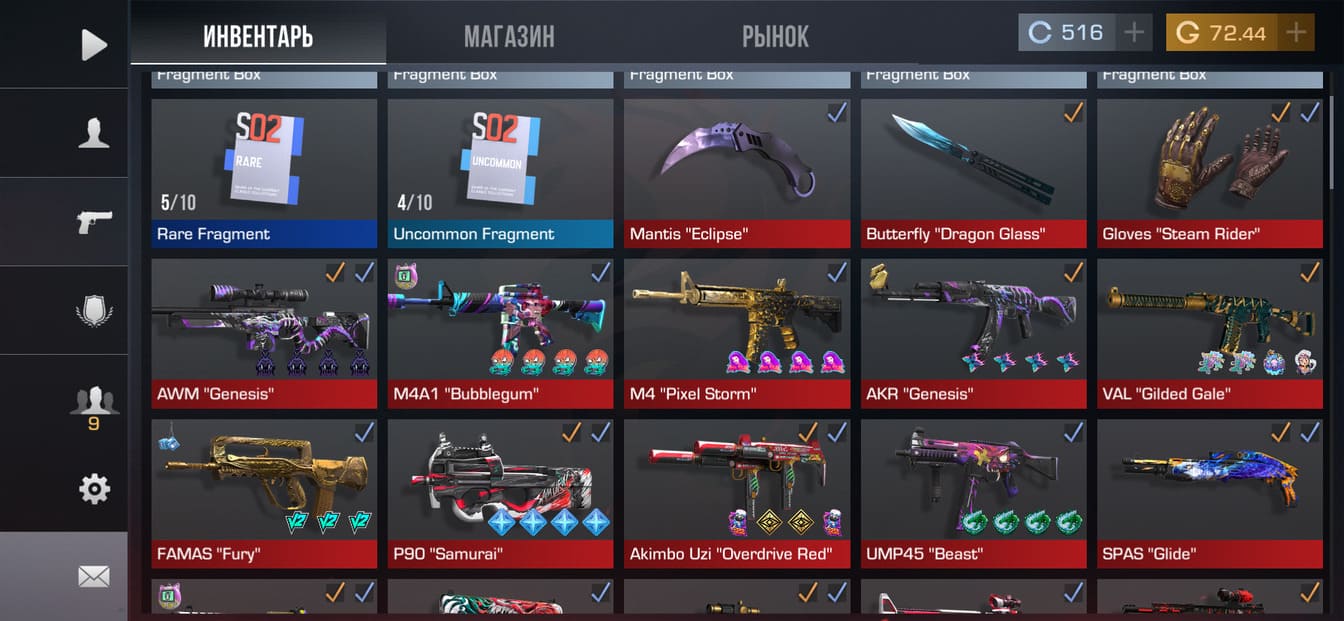1344x621 pixels.
Task: Switch to the Магазин tab
Action: coord(508,37)
